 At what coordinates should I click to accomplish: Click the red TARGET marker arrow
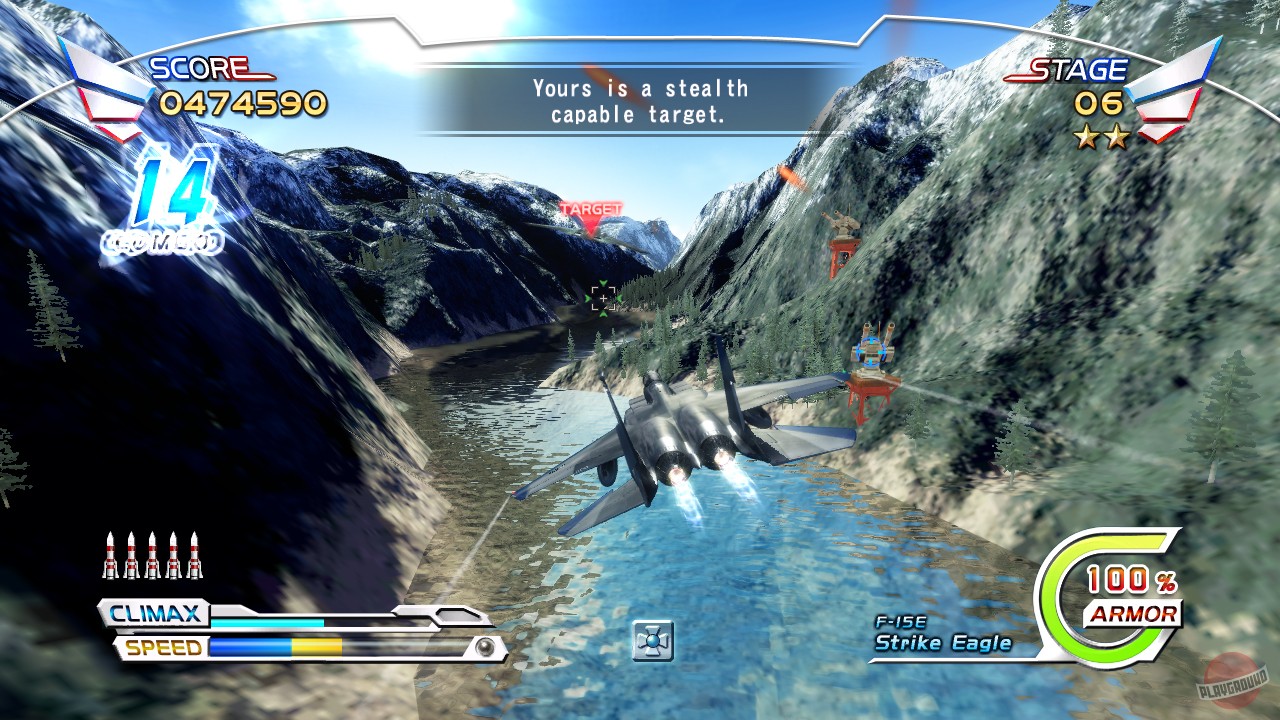[590, 217]
